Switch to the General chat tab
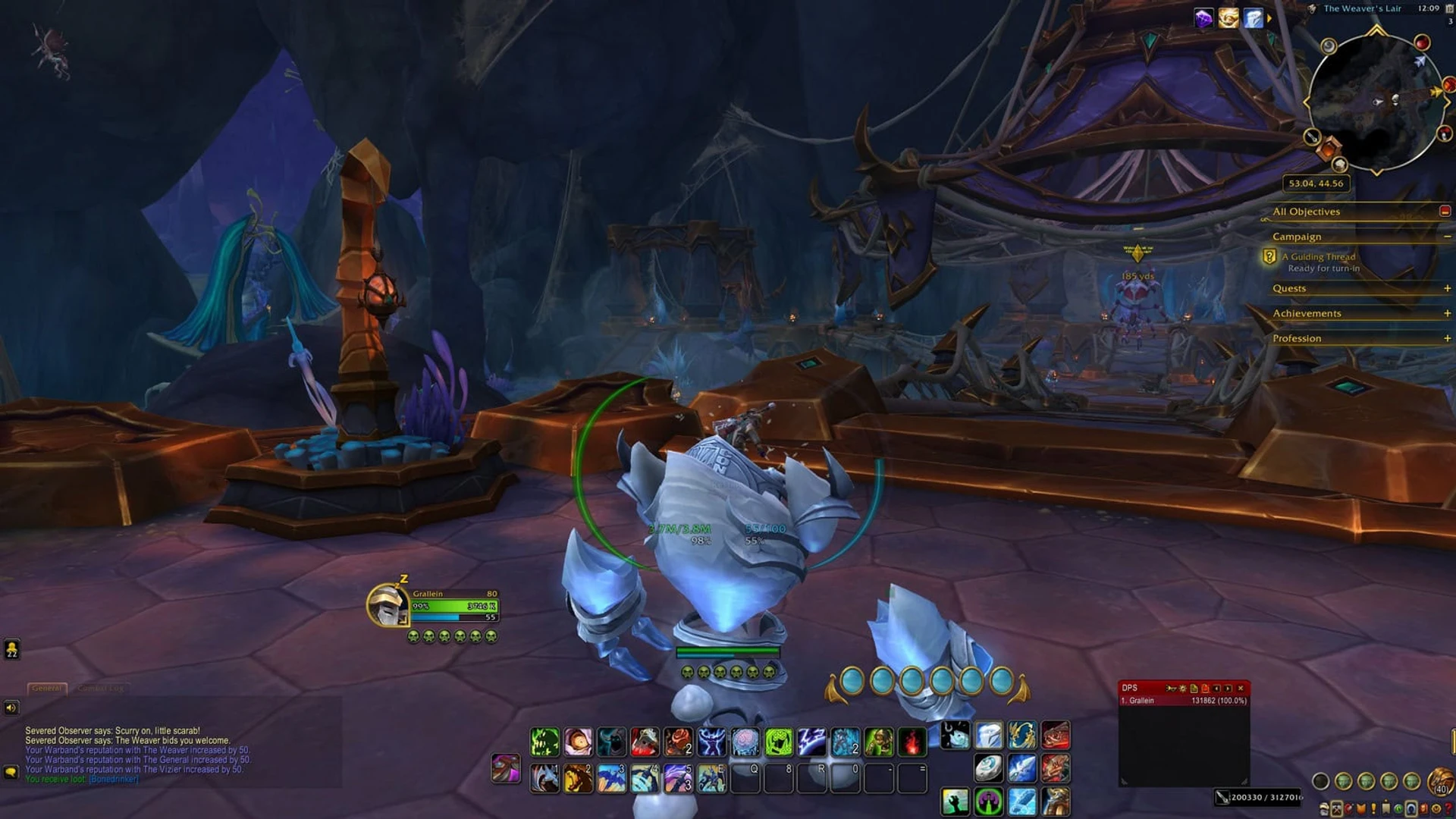This screenshot has width=1456, height=819. pos(47,689)
